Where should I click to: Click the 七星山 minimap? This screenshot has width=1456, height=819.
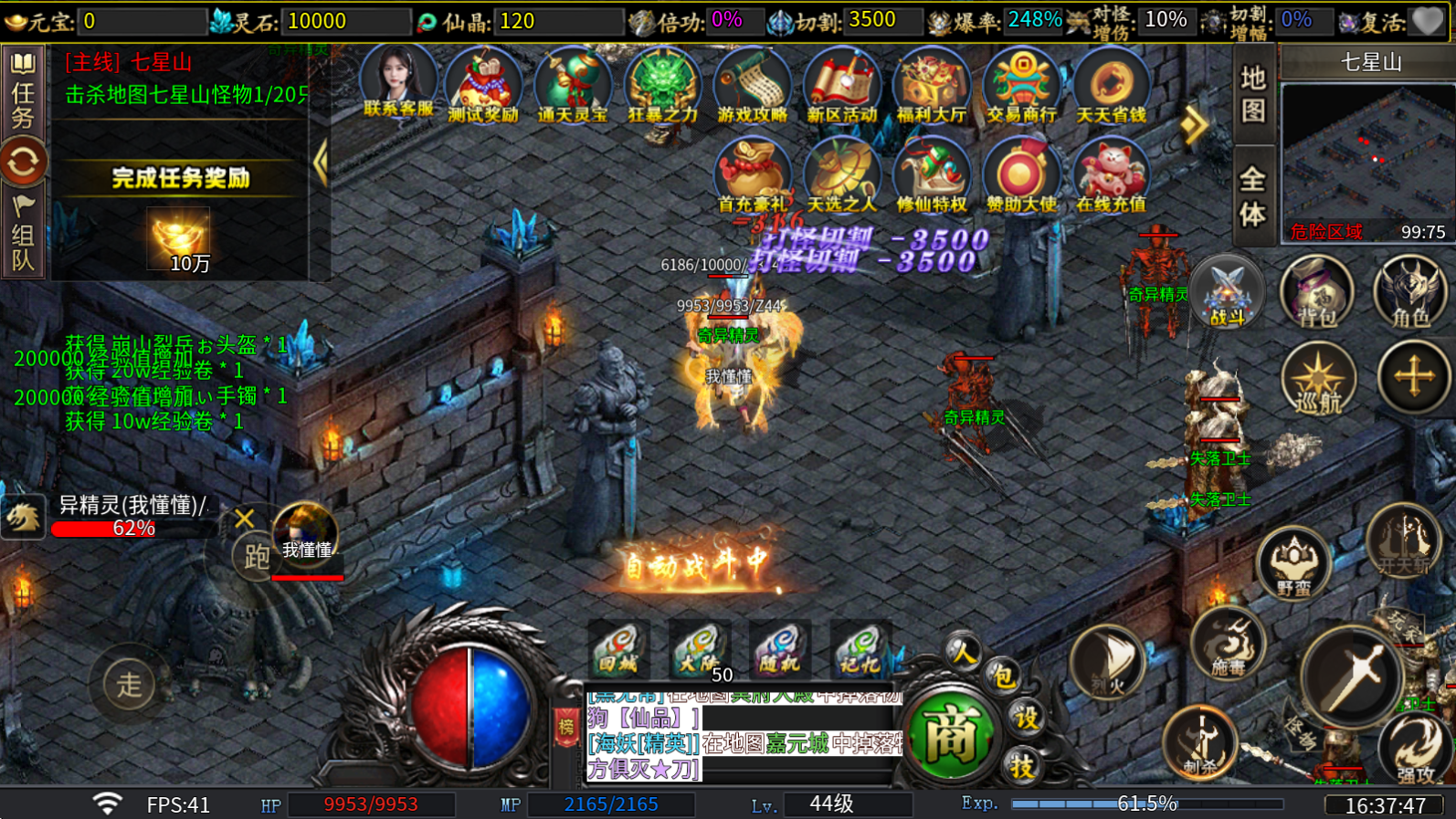pyautogui.click(x=1366, y=155)
